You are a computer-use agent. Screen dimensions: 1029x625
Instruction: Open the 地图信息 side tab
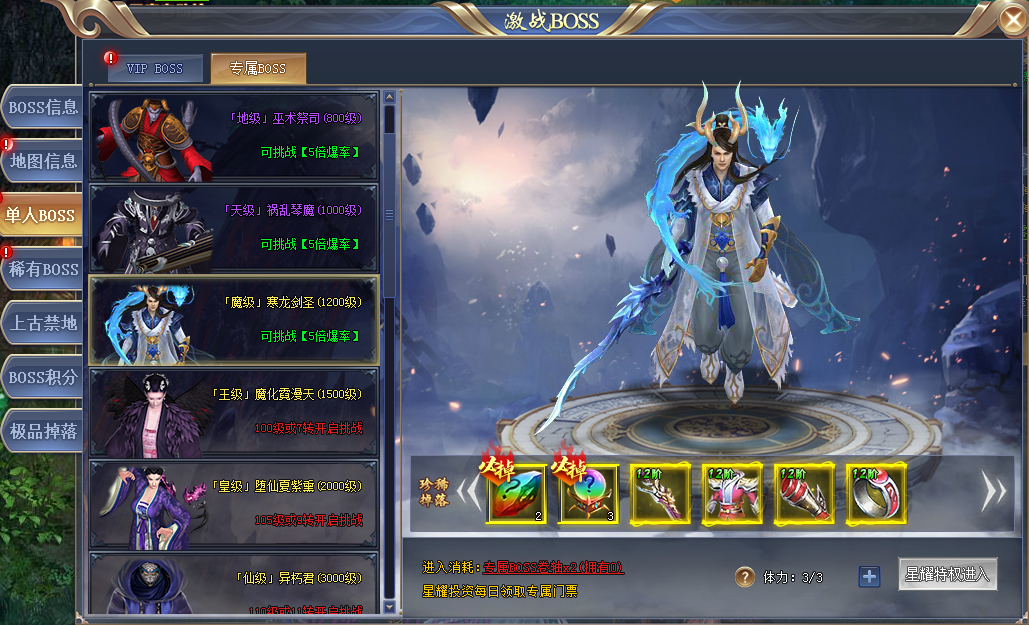[x=42, y=162]
